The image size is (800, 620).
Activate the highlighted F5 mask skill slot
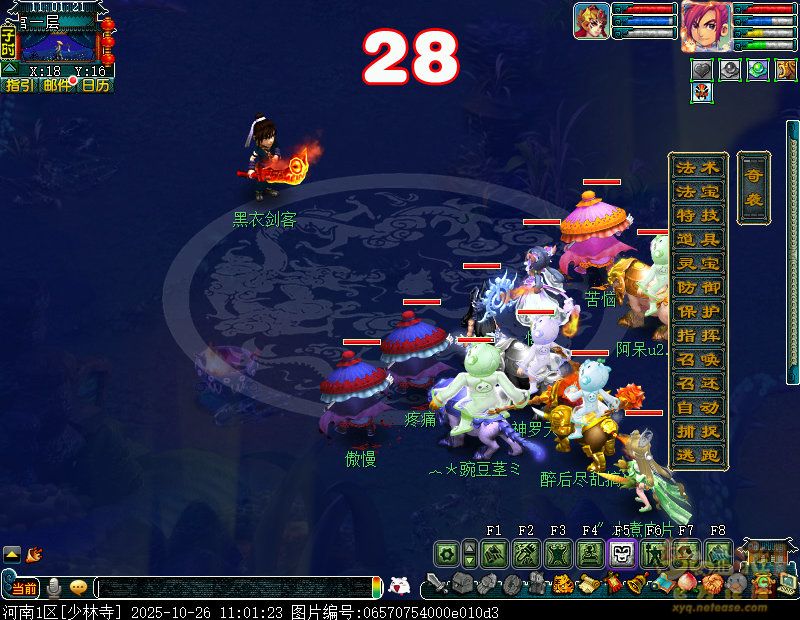tap(621, 553)
